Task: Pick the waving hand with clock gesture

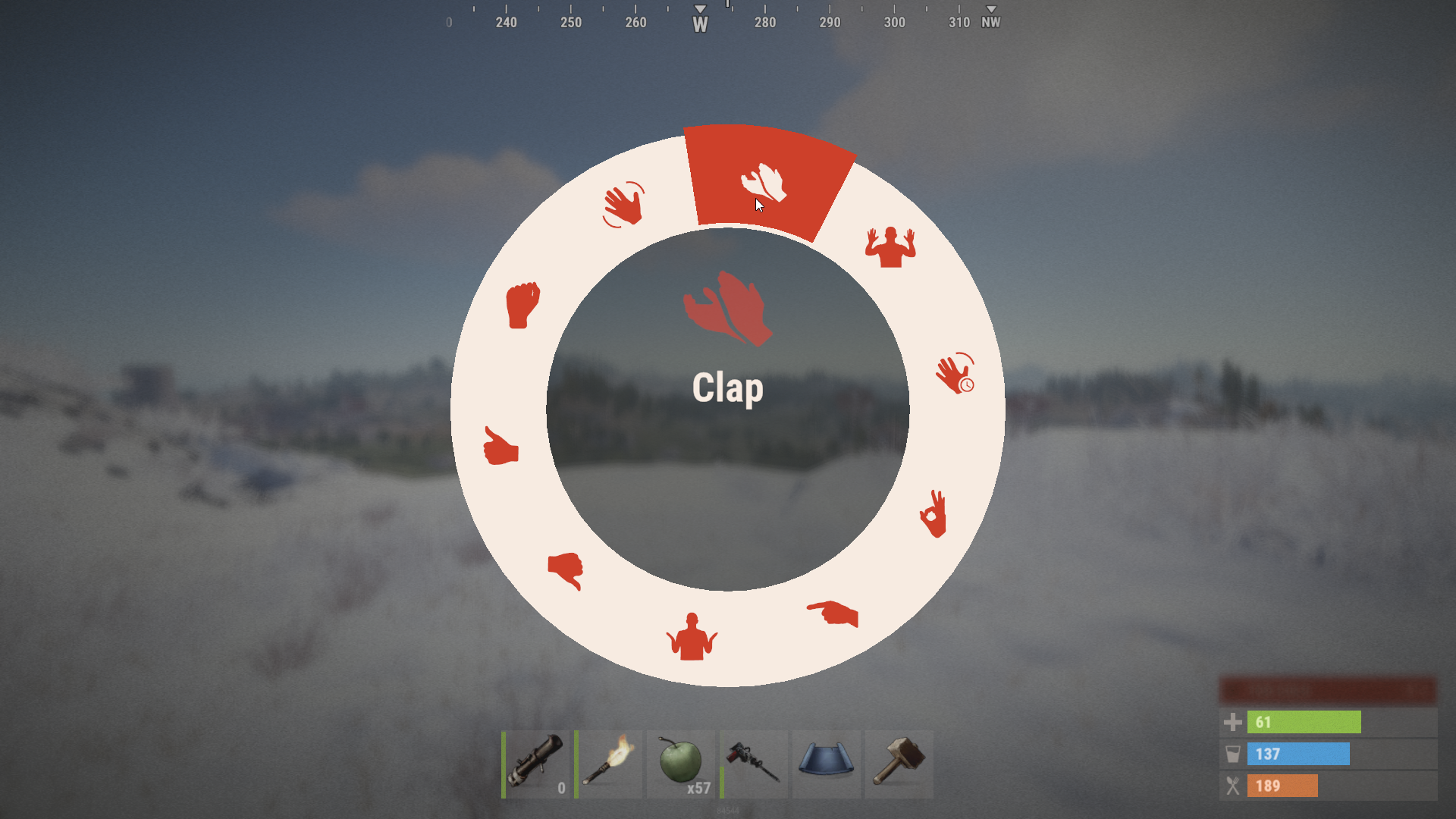Action: 955,373
